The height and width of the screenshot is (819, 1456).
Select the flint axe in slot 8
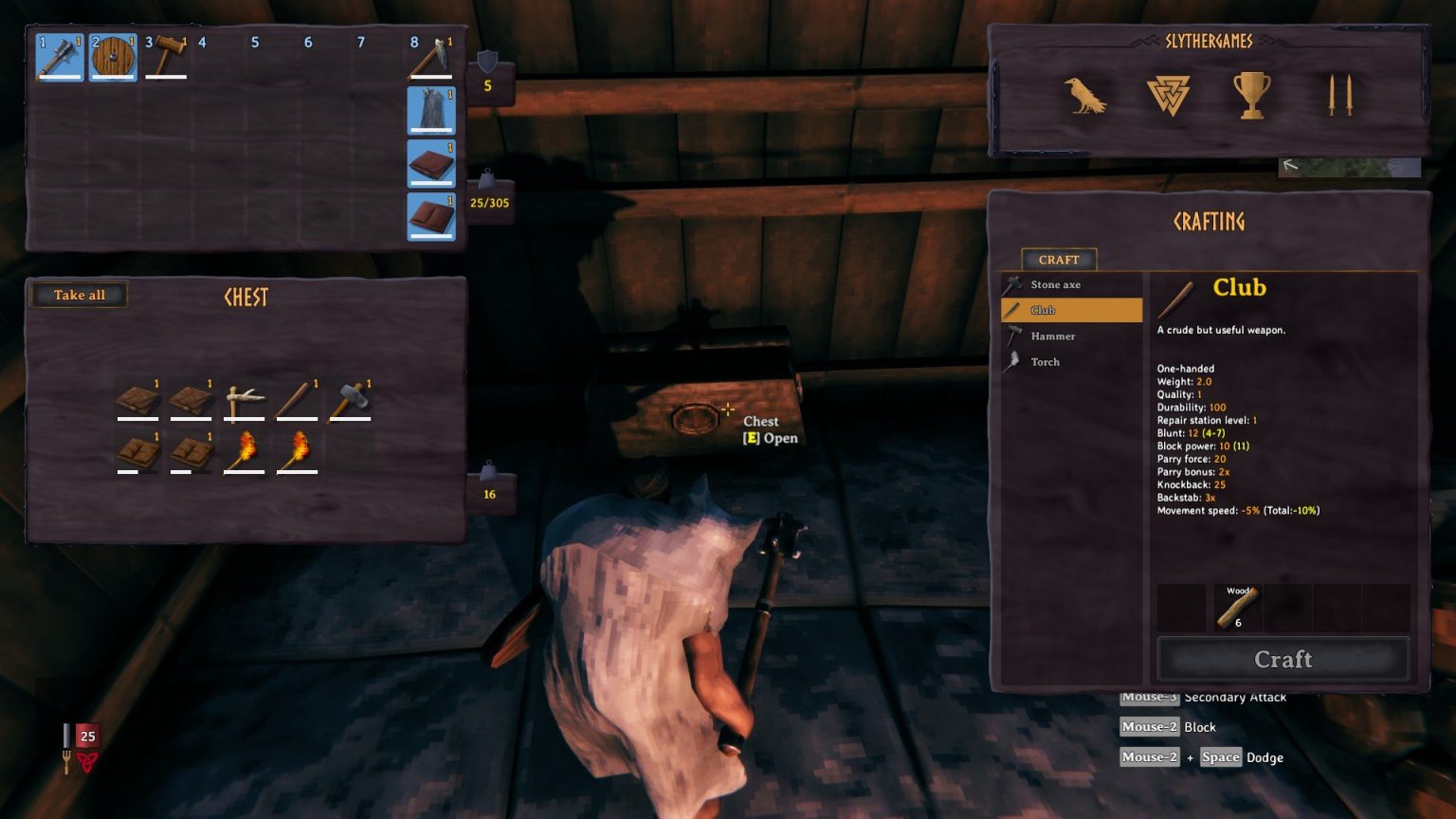click(x=431, y=56)
